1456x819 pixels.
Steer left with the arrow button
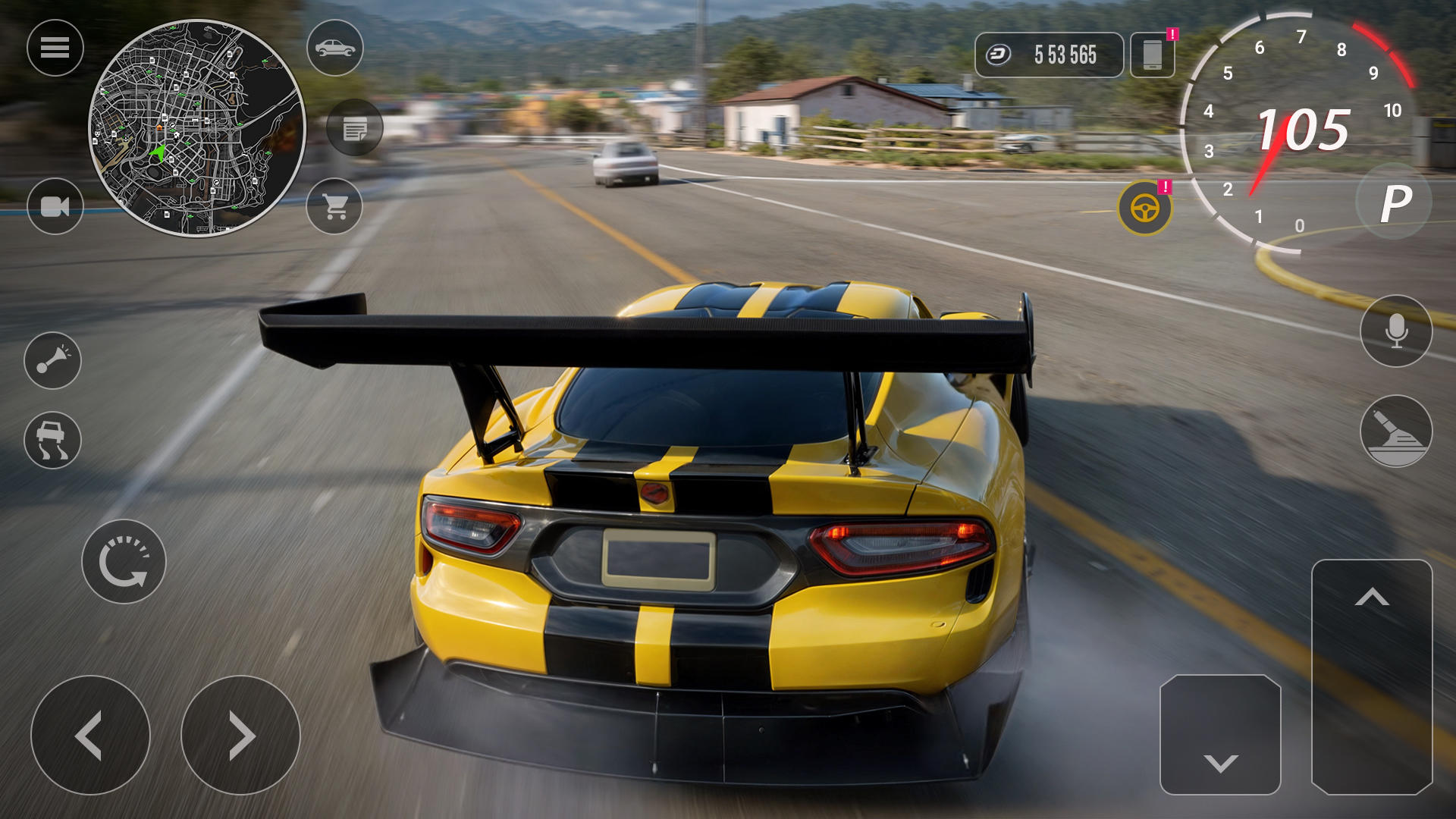(x=90, y=735)
